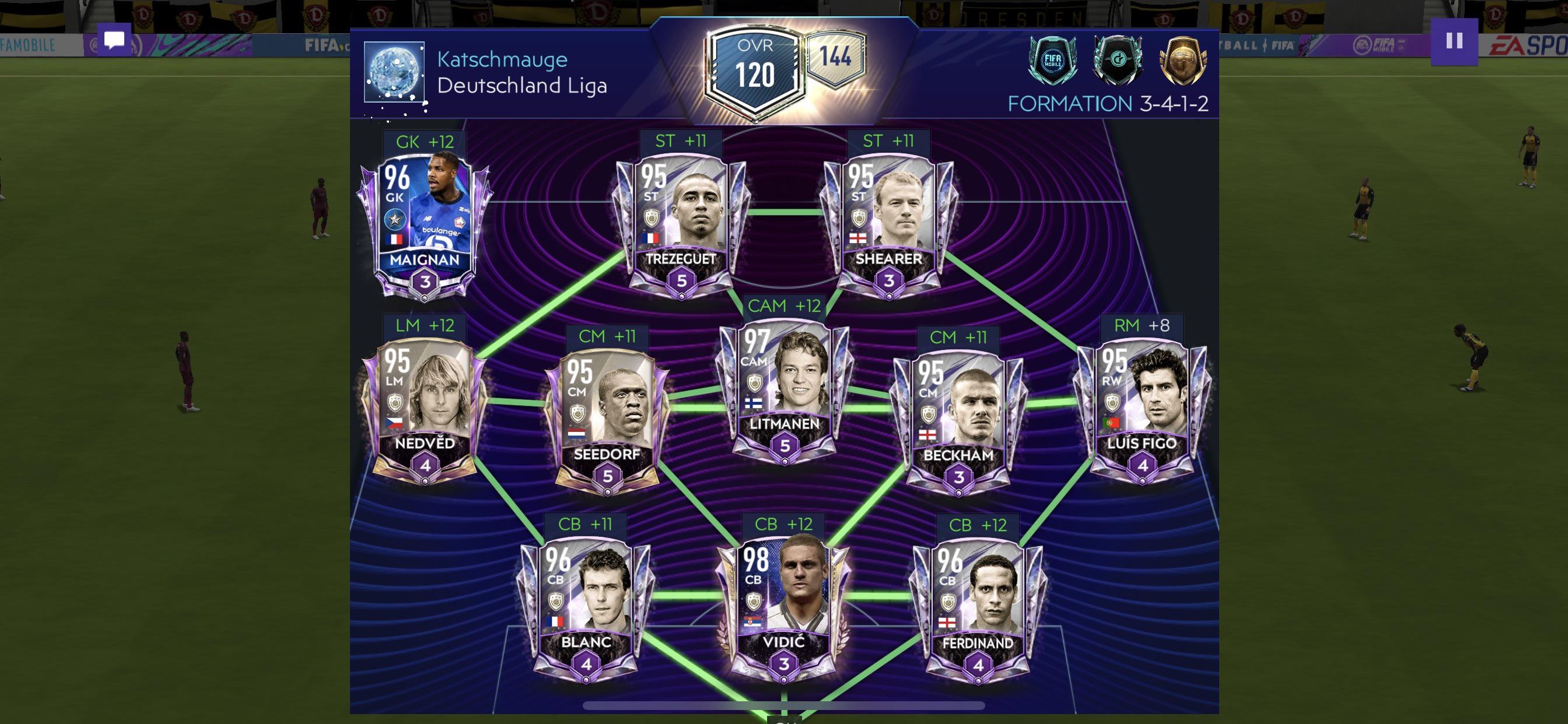This screenshot has height=724, width=1568.
Task: Open the FIFA Mobile shield badge
Action: pos(1052,60)
